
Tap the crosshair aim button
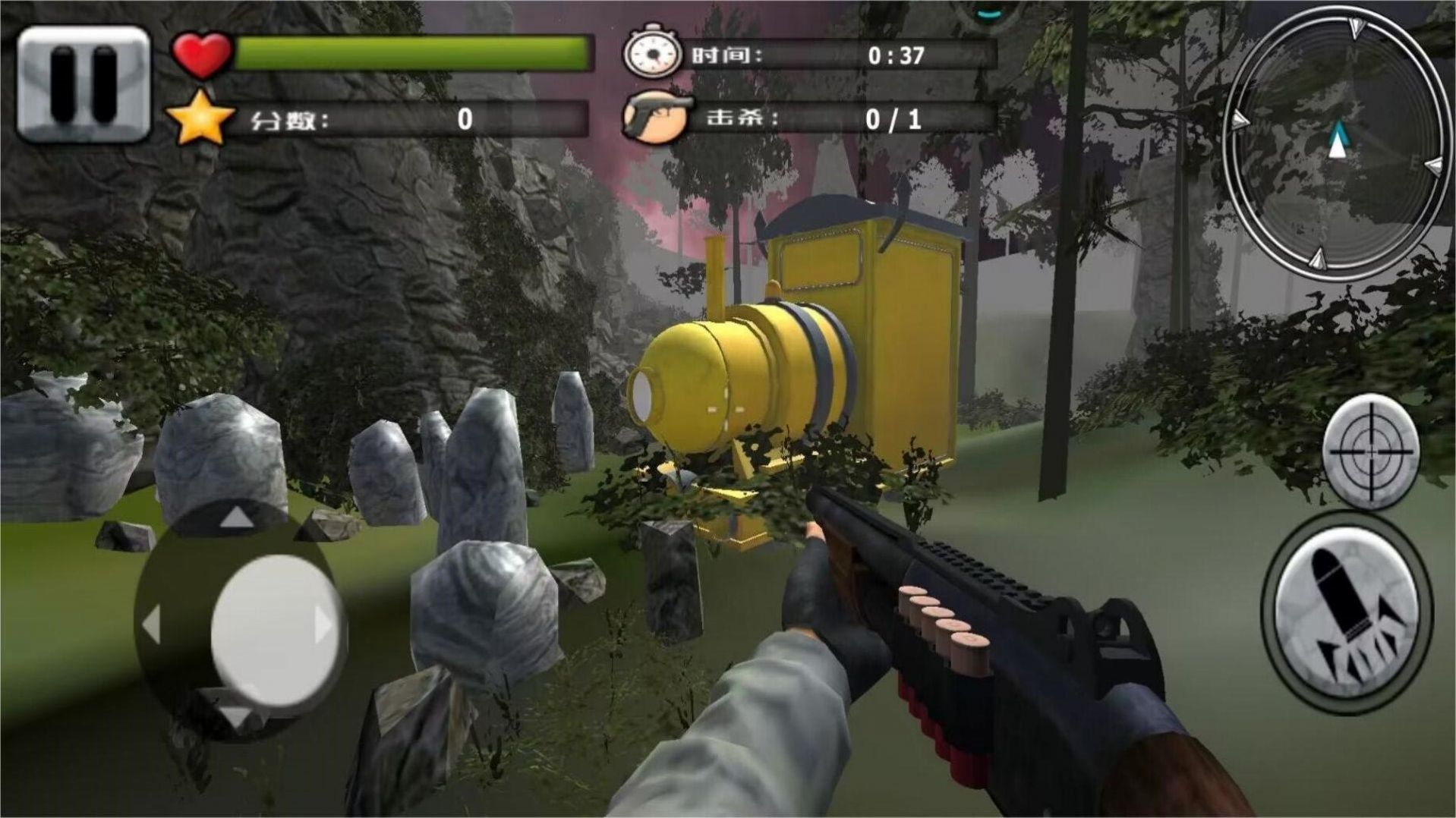[x=1371, y=451]
